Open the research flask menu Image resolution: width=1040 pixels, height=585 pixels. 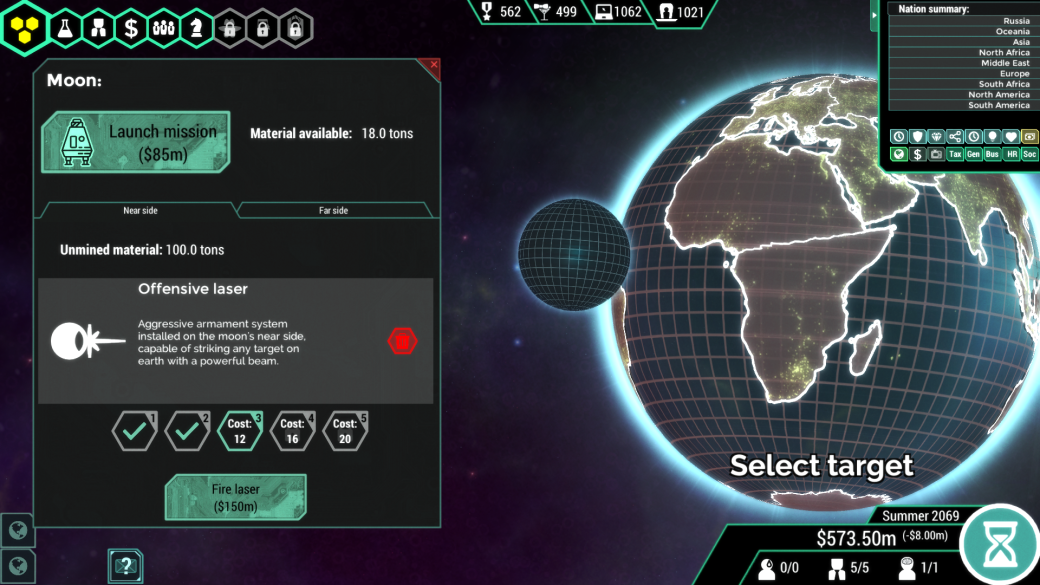coord(65,28)
